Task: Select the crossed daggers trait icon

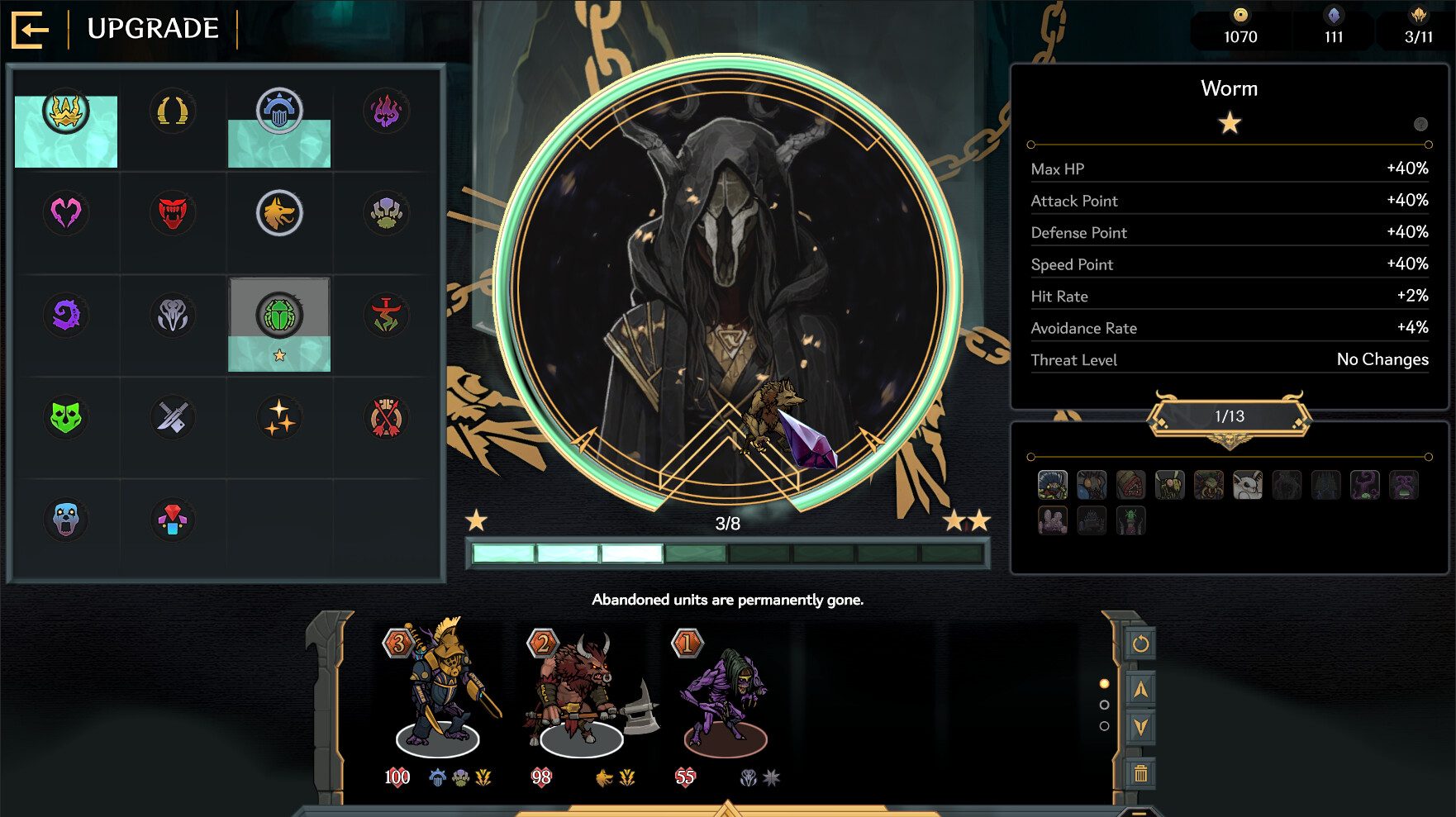Action: pyautogui.click(x=172, y=417)
